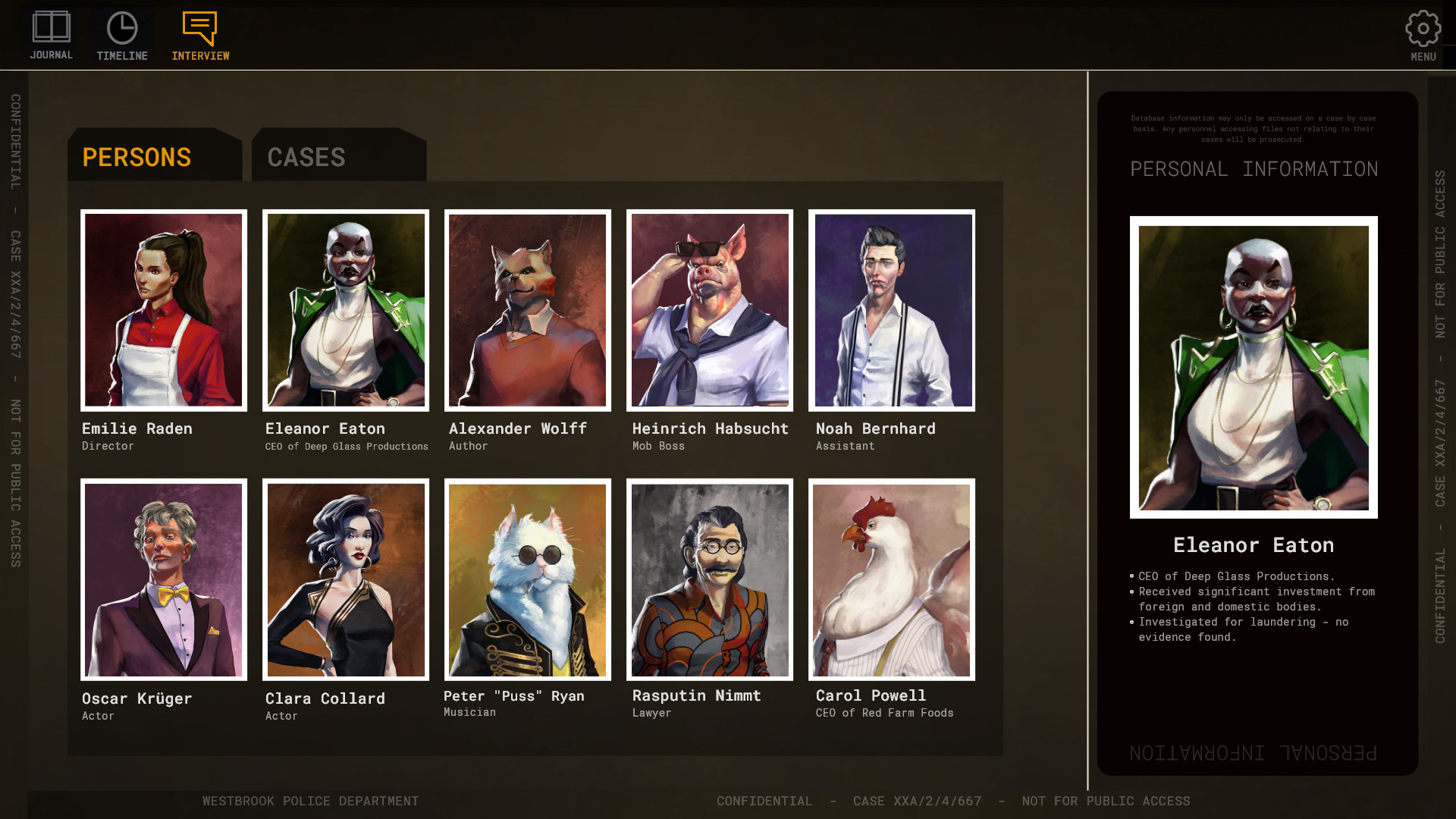Open the gear Menu

1423,36
